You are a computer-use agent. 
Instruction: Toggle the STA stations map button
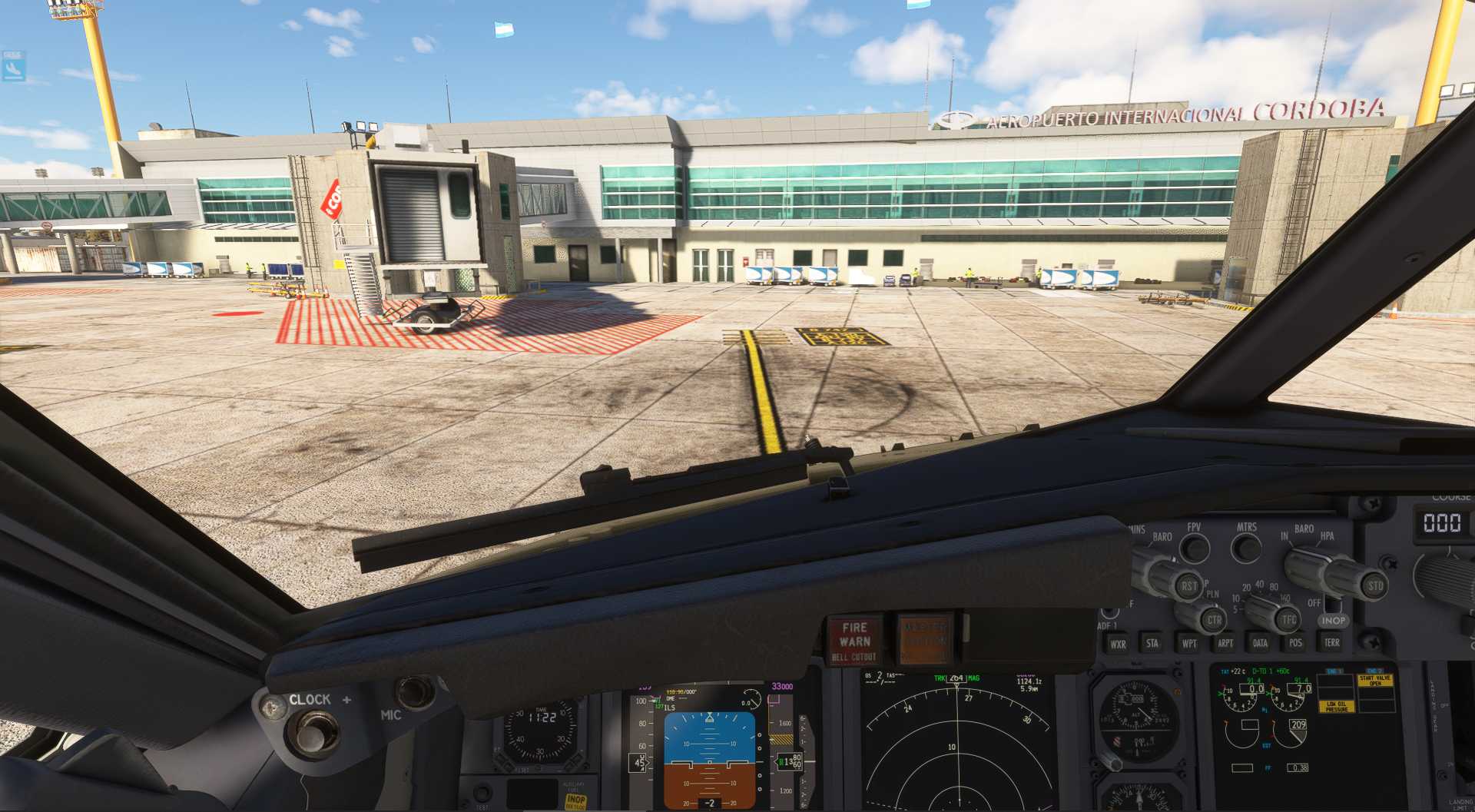pyautogui.click(x=1152, y=643)
